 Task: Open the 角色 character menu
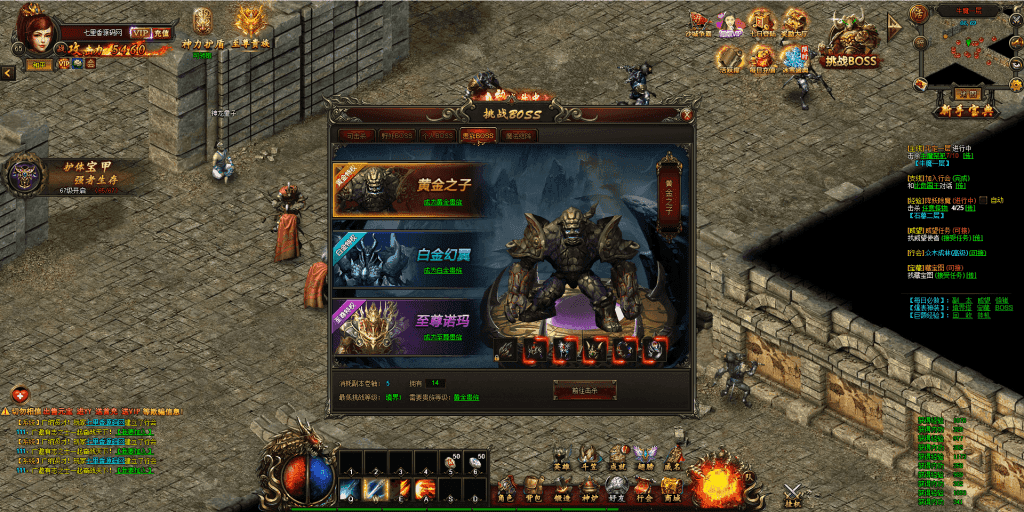click(507, 489)
